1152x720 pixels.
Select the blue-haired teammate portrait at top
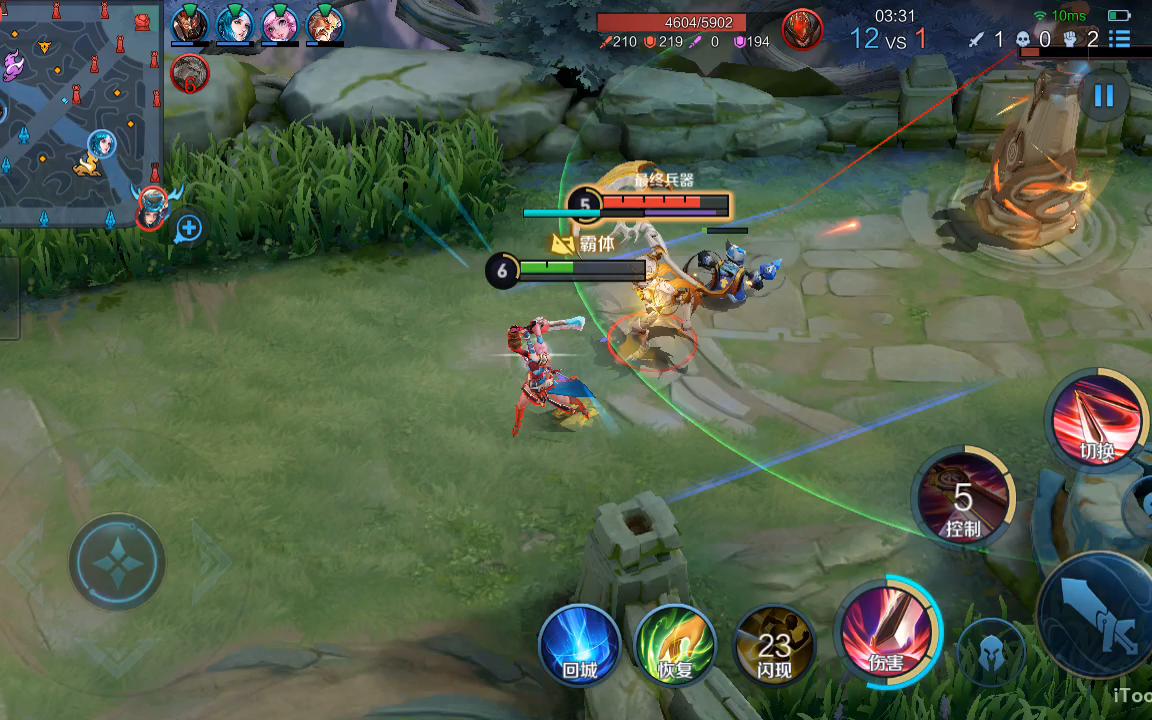coord(235,23)
